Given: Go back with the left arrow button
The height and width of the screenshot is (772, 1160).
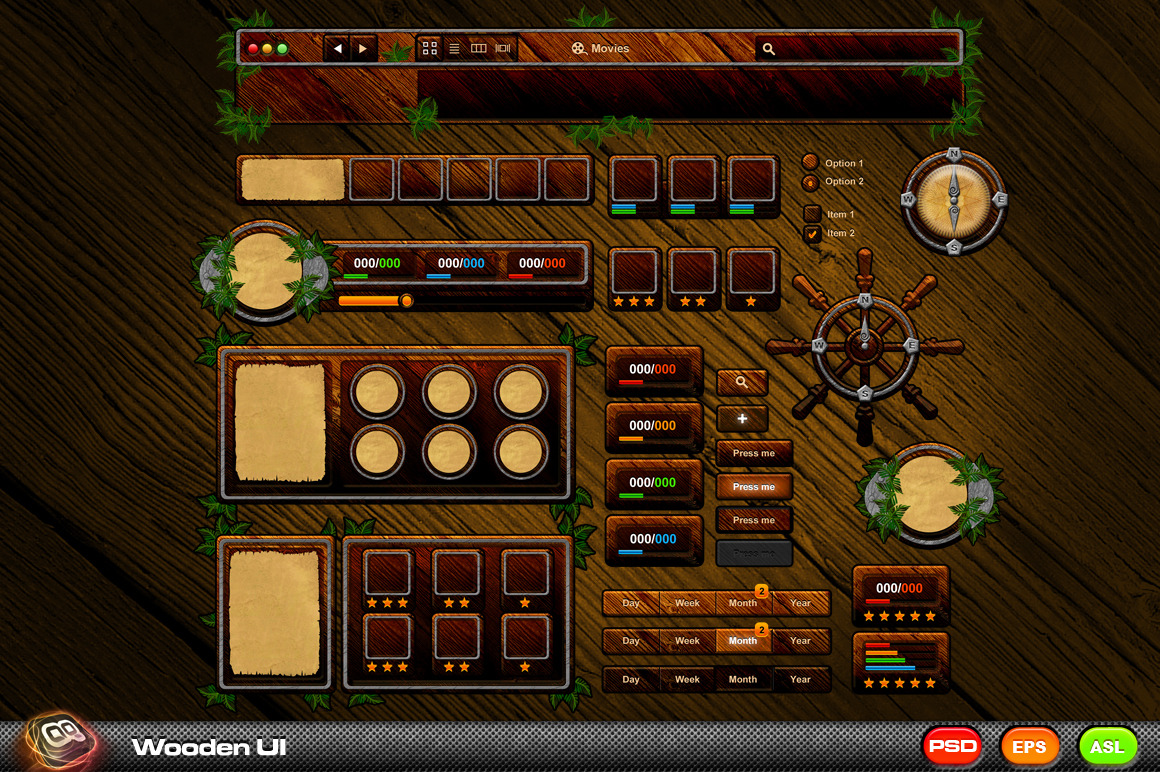Looking at the screenshot, I should coord(337,48).
